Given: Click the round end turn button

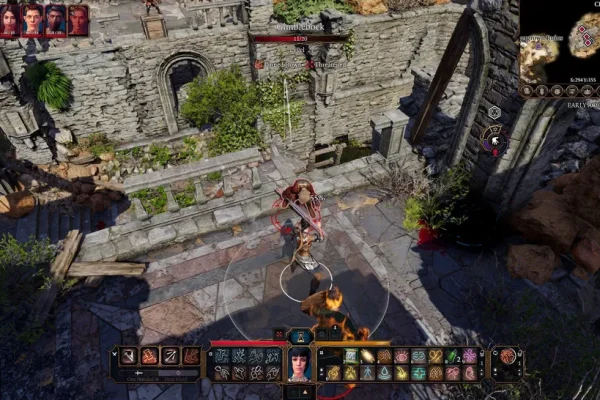Looking at the screenshot, I should click(x=508, y=357).
